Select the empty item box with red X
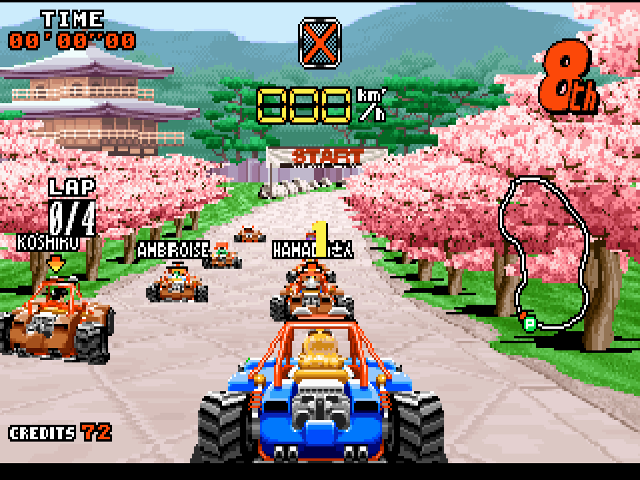 click(319, 39)
